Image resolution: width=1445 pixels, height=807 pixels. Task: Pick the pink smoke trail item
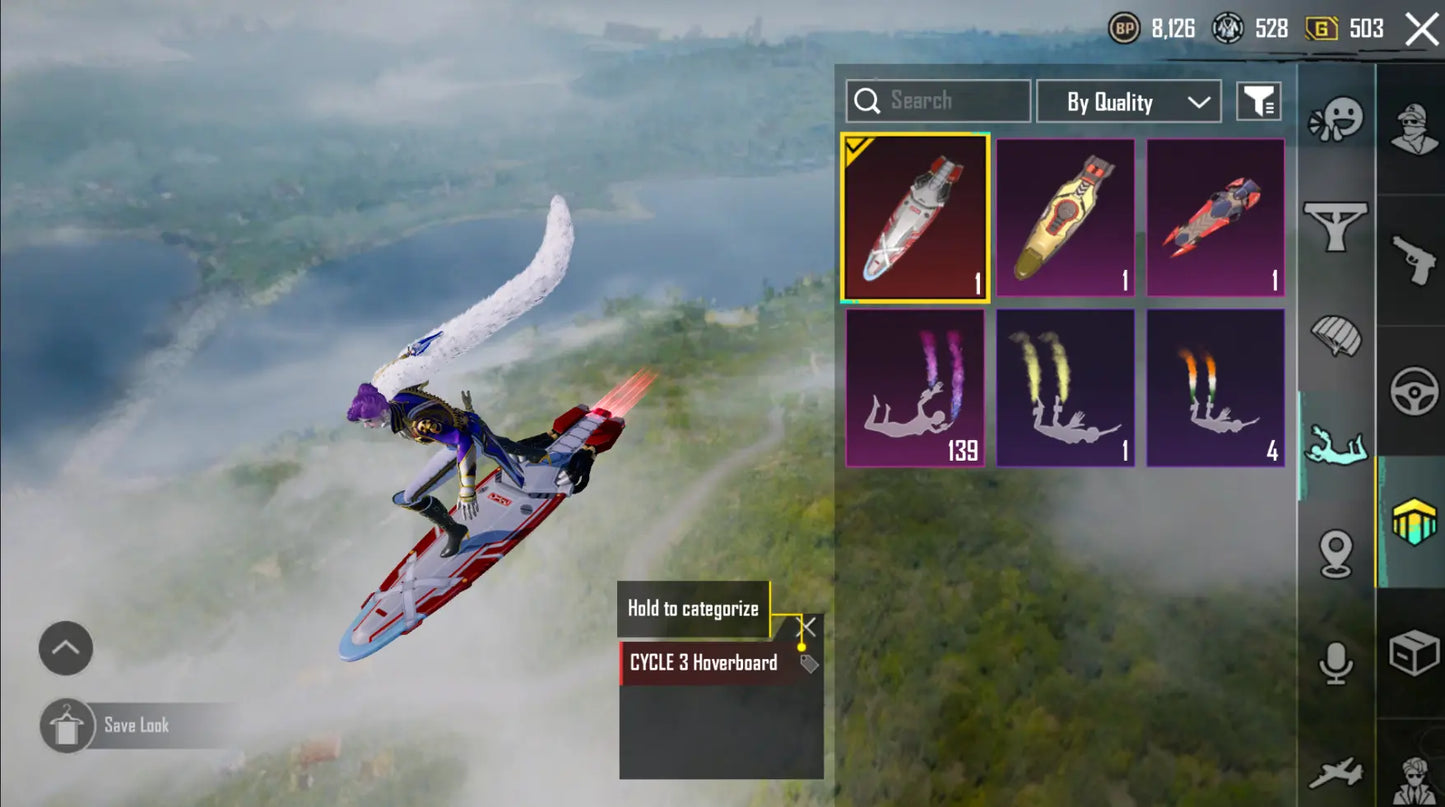point(915,388)
